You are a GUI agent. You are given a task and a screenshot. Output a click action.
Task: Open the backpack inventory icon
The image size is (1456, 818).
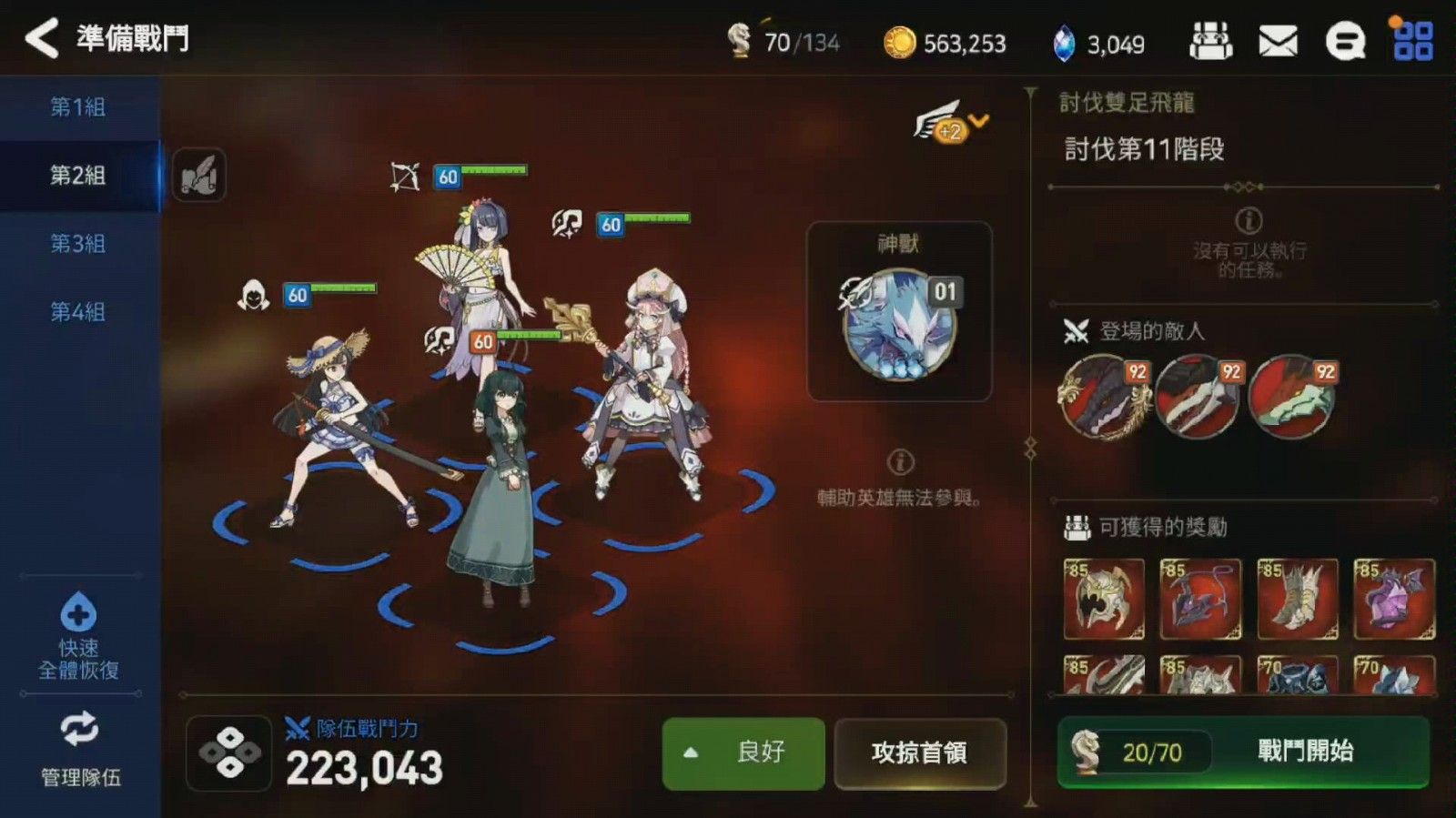point(1210,41)
